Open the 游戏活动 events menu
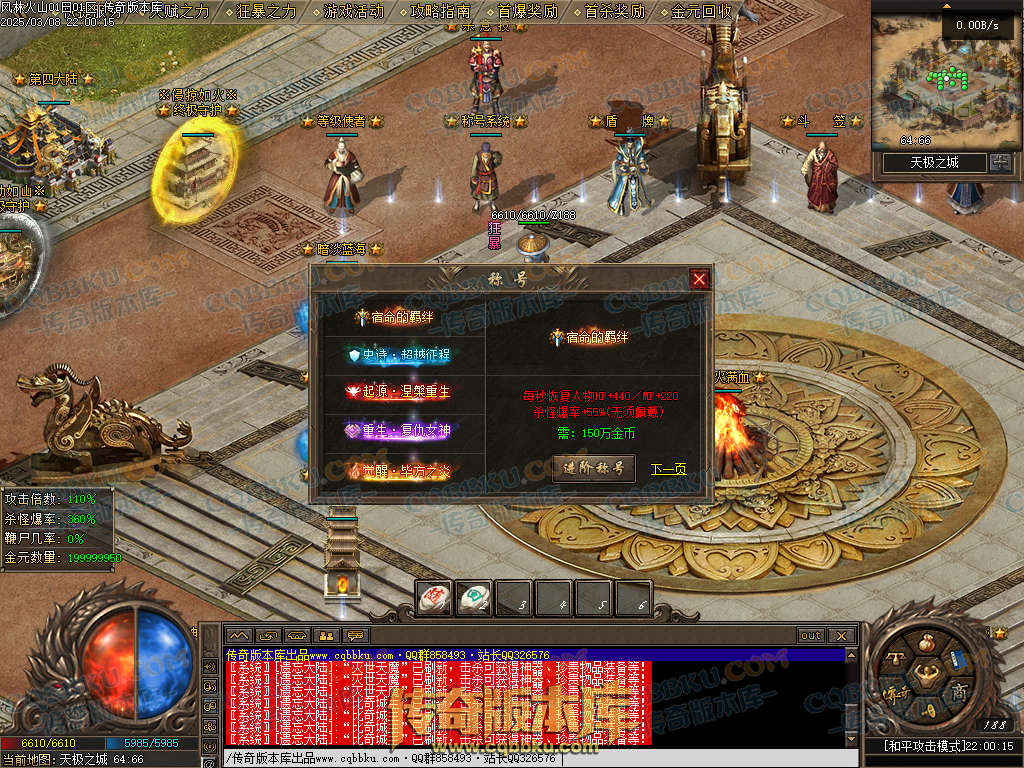This screenshot has height=768, width=1024. [x=354, y=12]
